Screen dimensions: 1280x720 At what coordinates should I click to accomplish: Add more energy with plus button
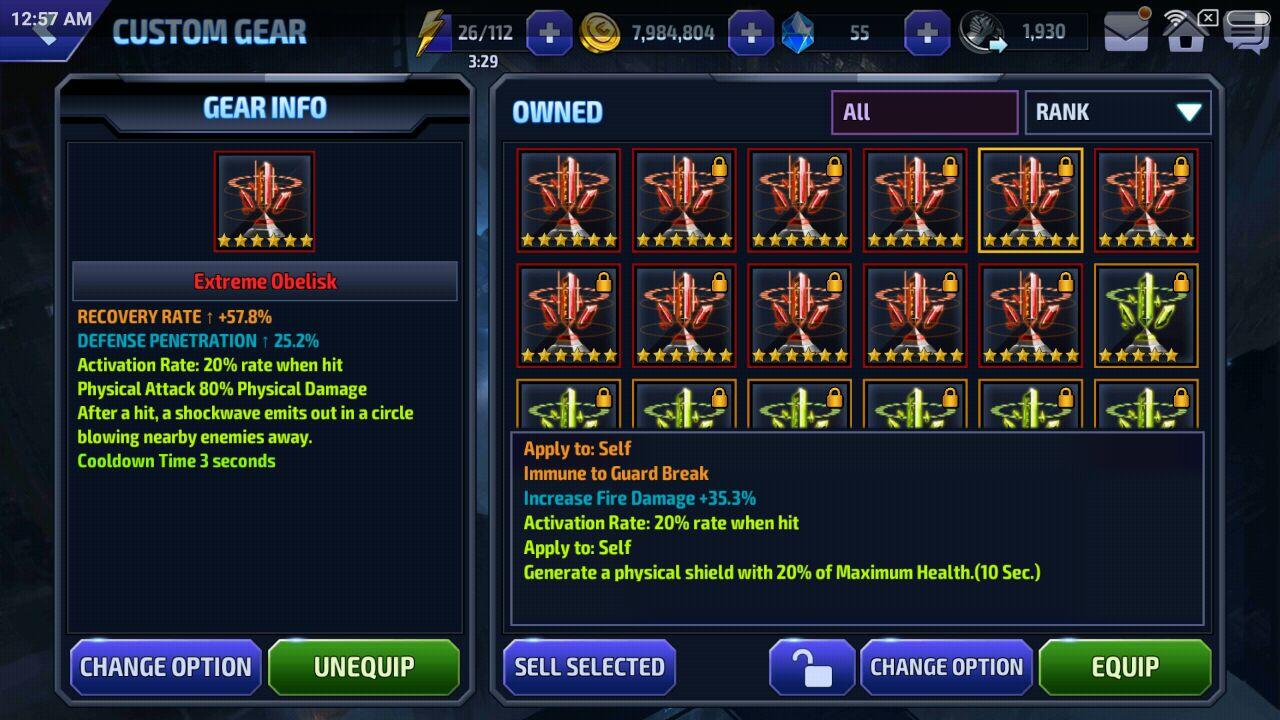[549, 33]
